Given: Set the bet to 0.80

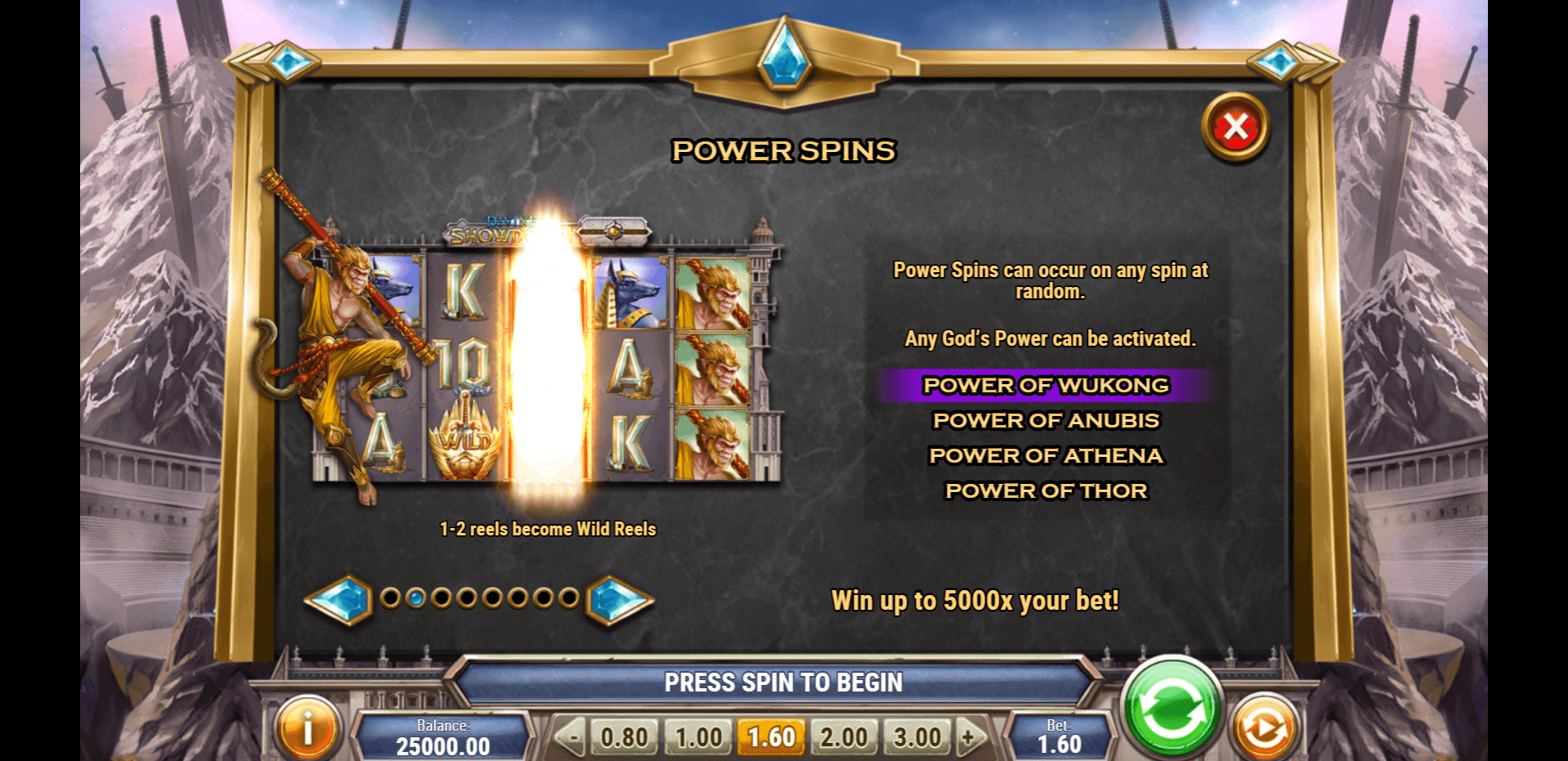Looking at the screenshot, I should tap(625, 737).
